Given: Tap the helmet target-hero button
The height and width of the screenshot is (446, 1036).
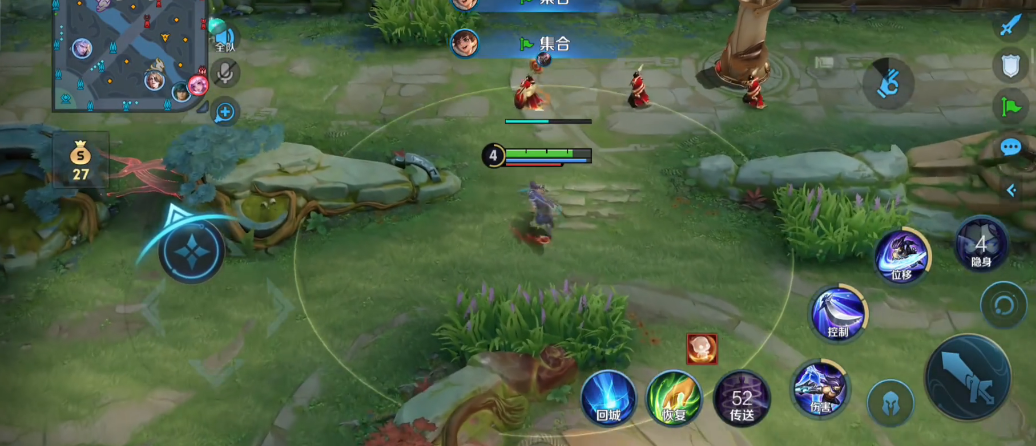Looking at the screenshot, I should pos(890,404).
